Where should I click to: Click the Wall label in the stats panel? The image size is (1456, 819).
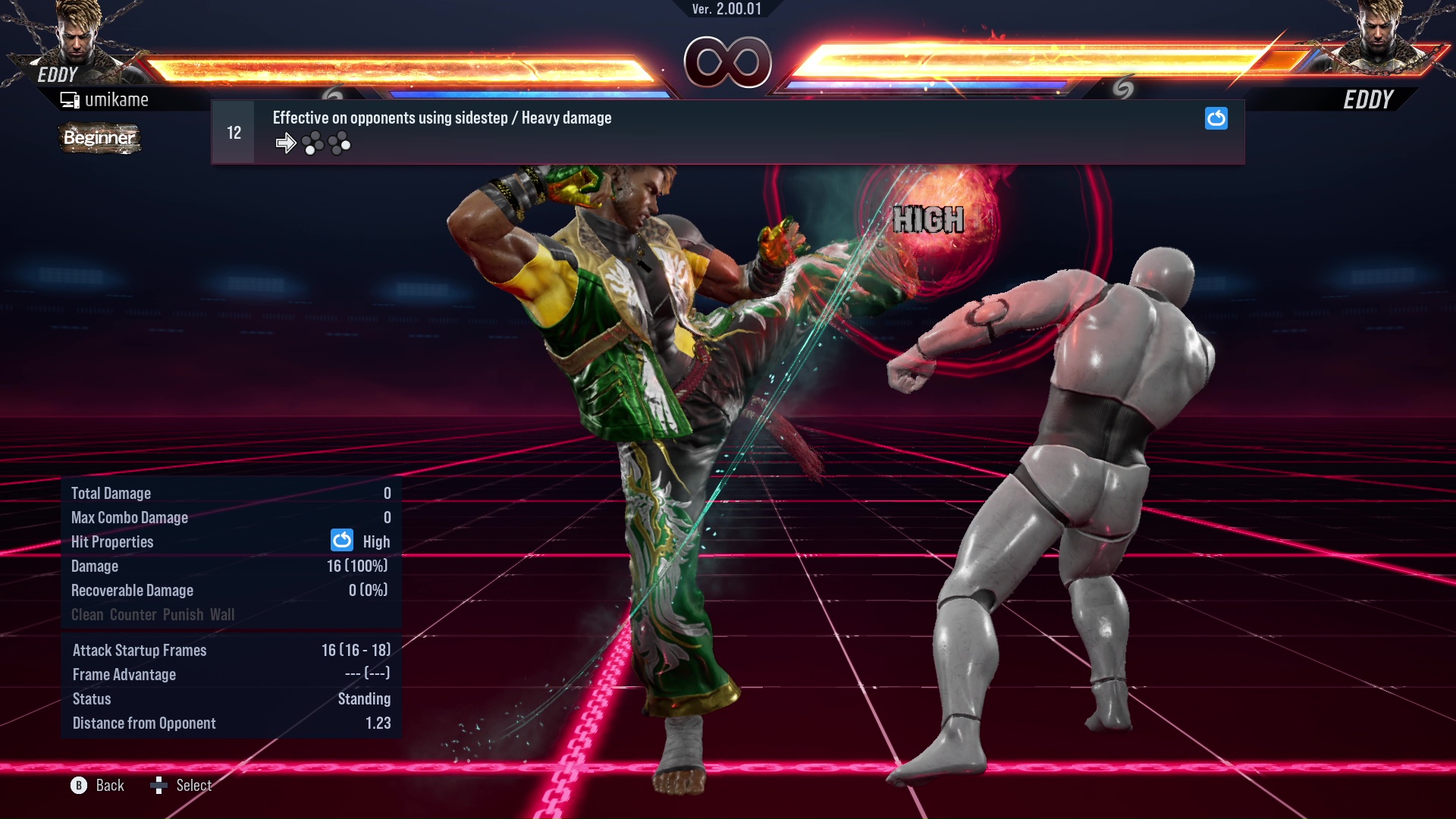224,614
